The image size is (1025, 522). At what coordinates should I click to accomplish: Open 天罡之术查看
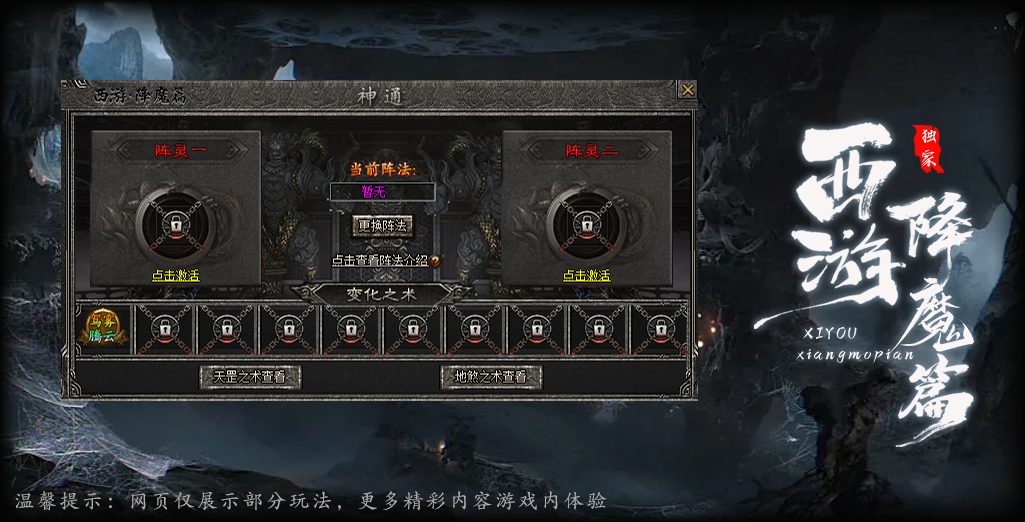(x=250, y=377)
